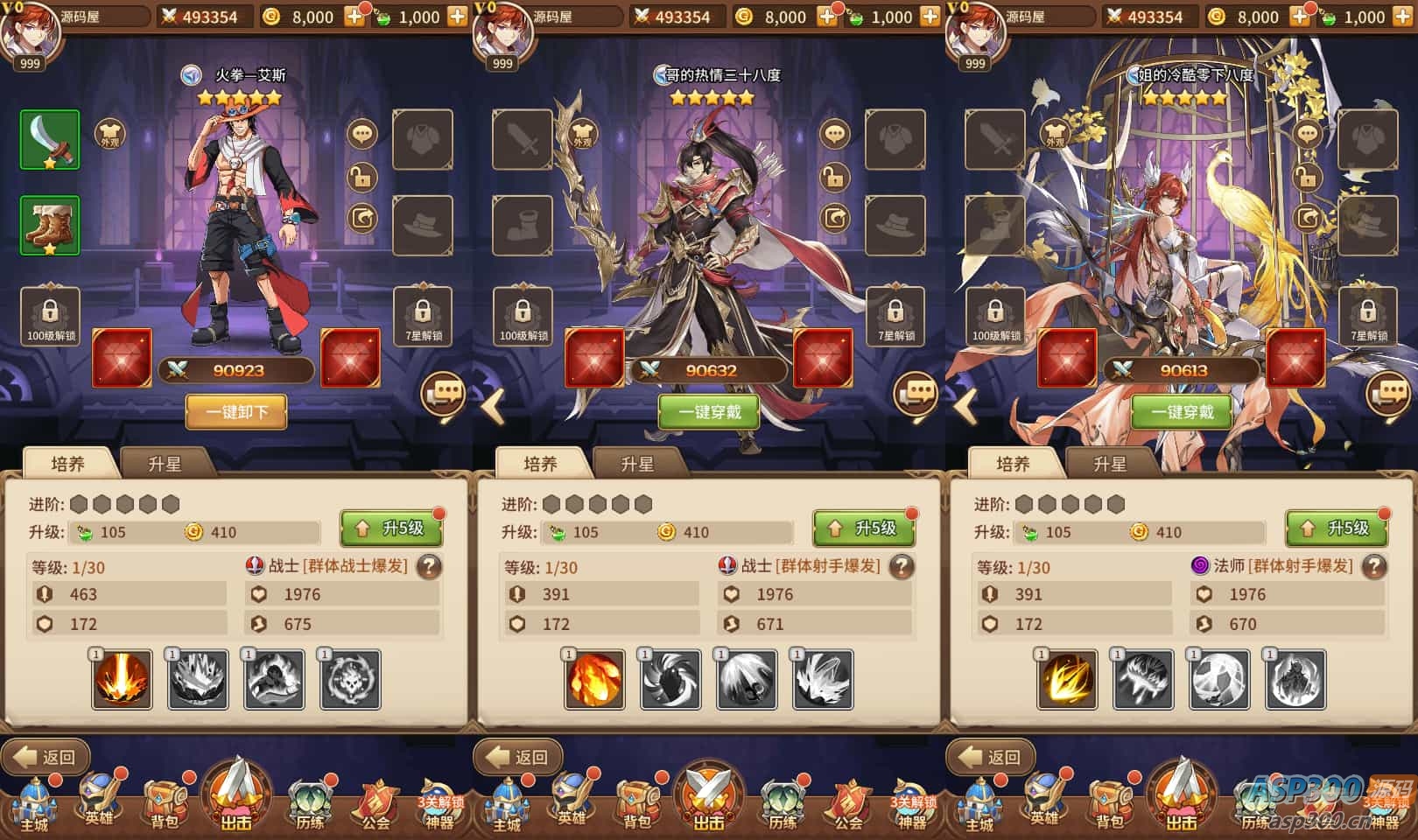Choose the colored fireball skill icon
Screen dimensions: 1418x840
coord(595,679)
